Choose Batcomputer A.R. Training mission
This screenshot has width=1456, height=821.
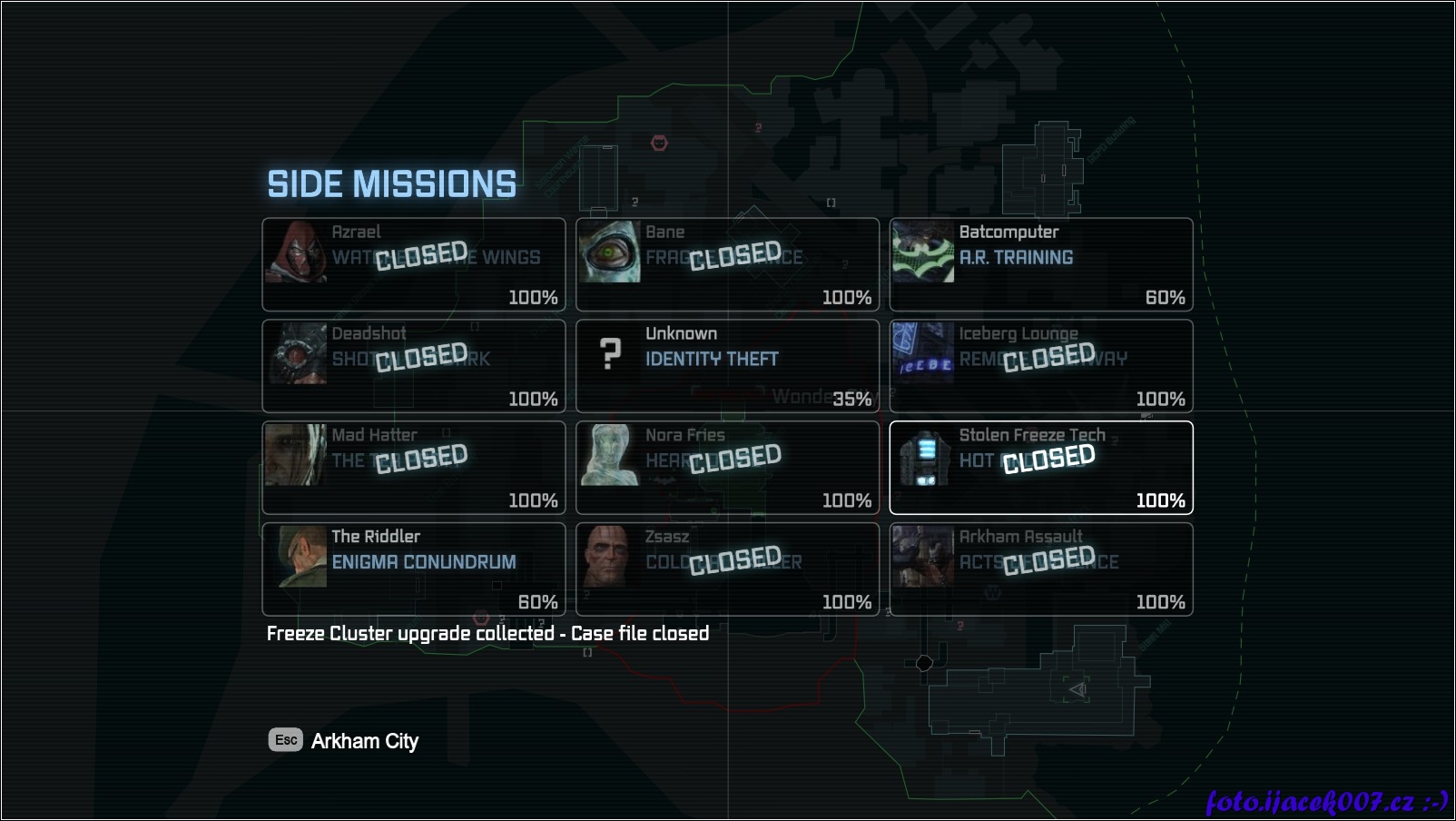click(x=1041, y=264)
